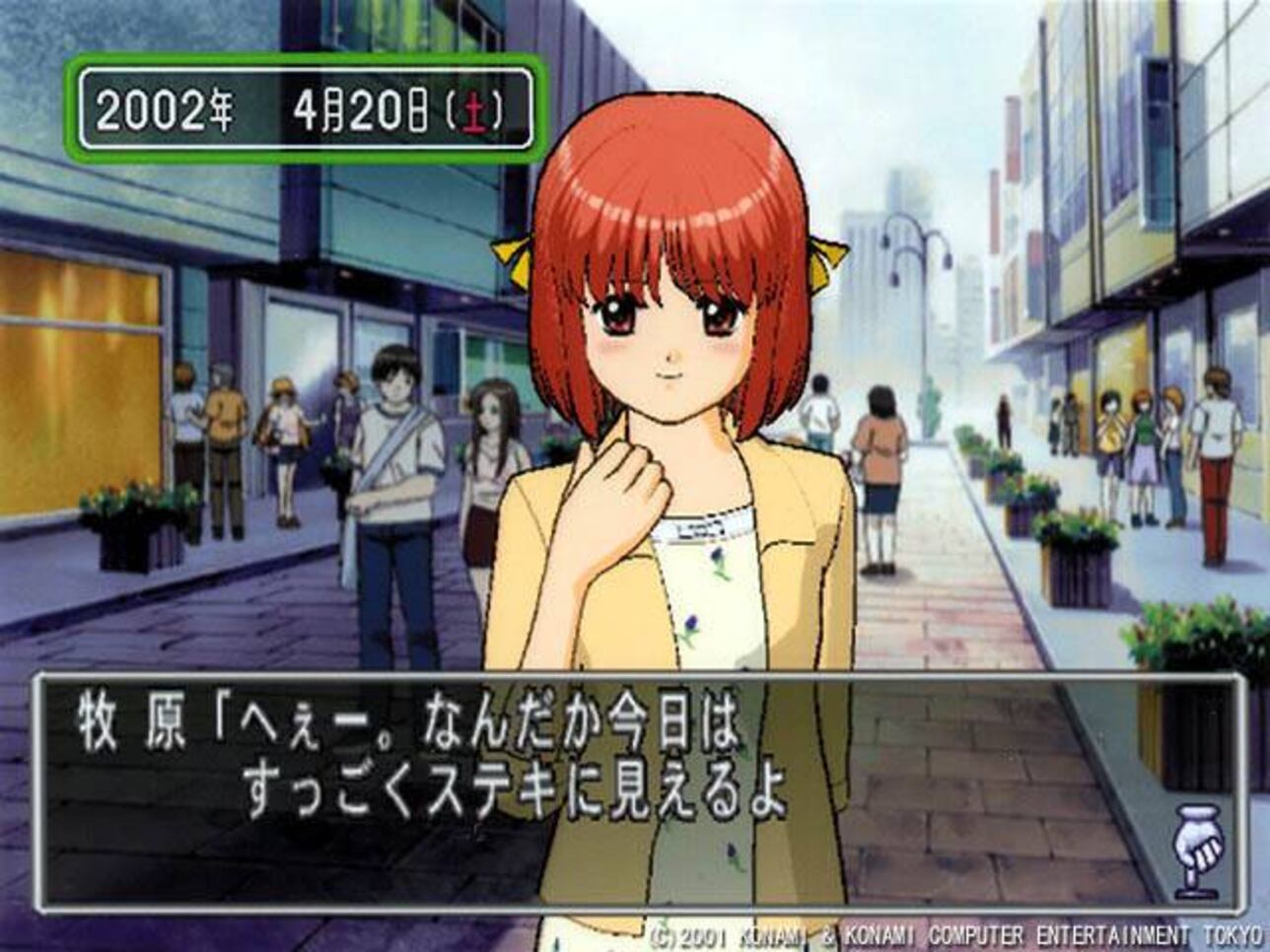Select the year label 2002年
1270x952 pixels.
pos(164,106)
